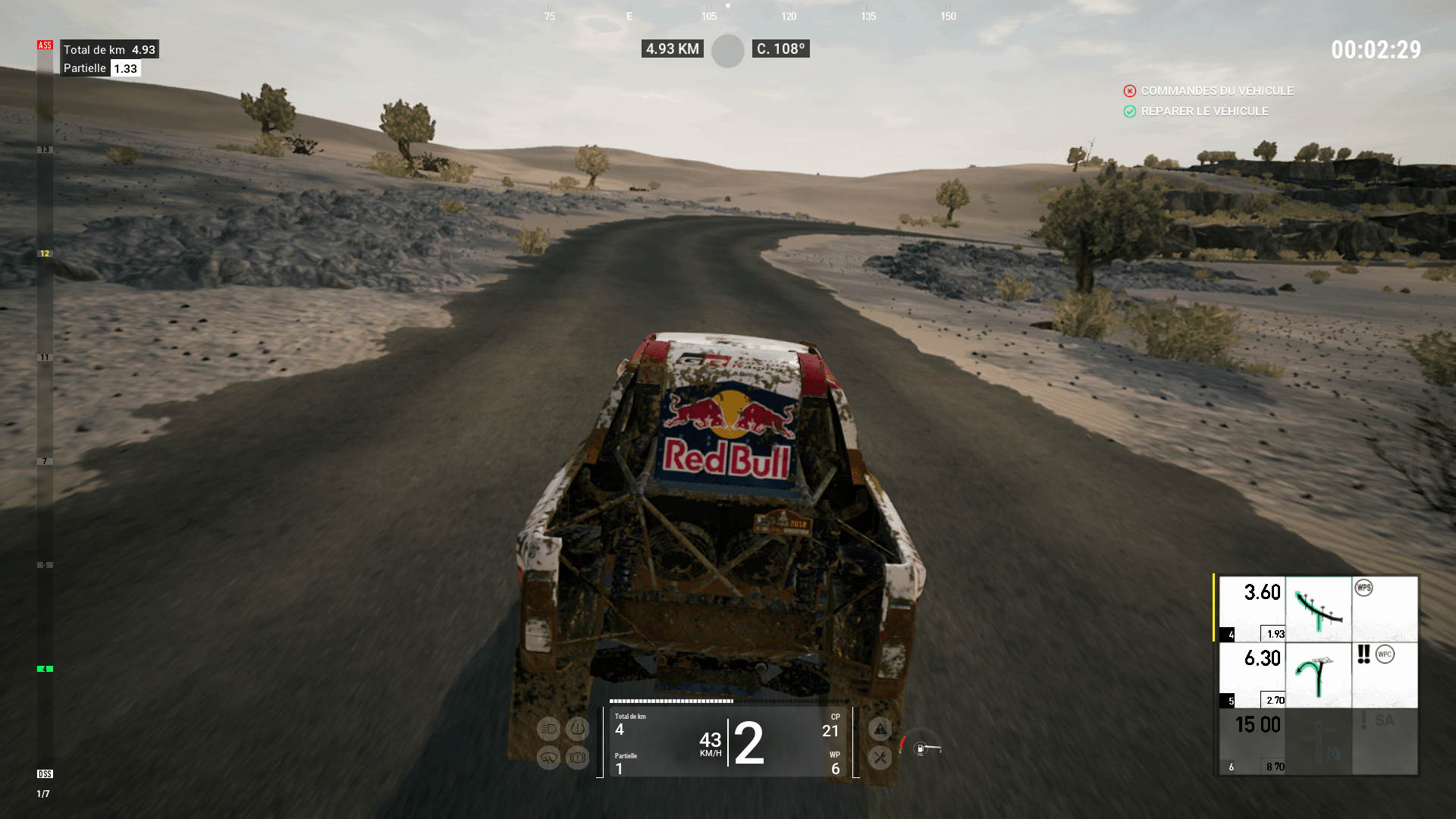
Task: Open the wrench repair icon
Action: [880, 757]
